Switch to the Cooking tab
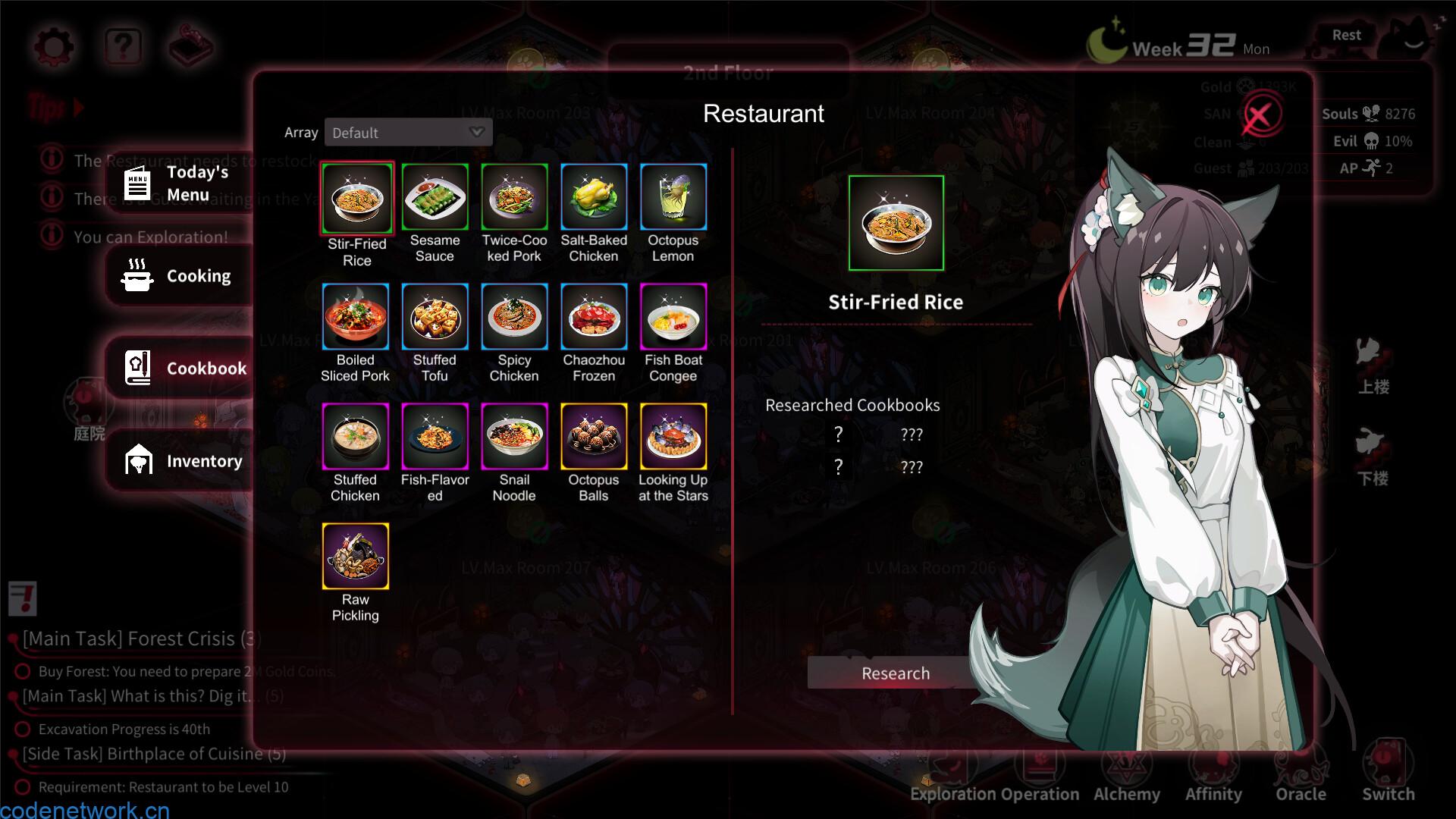This screenshot has height=819, width=1456. coord(180,276)
